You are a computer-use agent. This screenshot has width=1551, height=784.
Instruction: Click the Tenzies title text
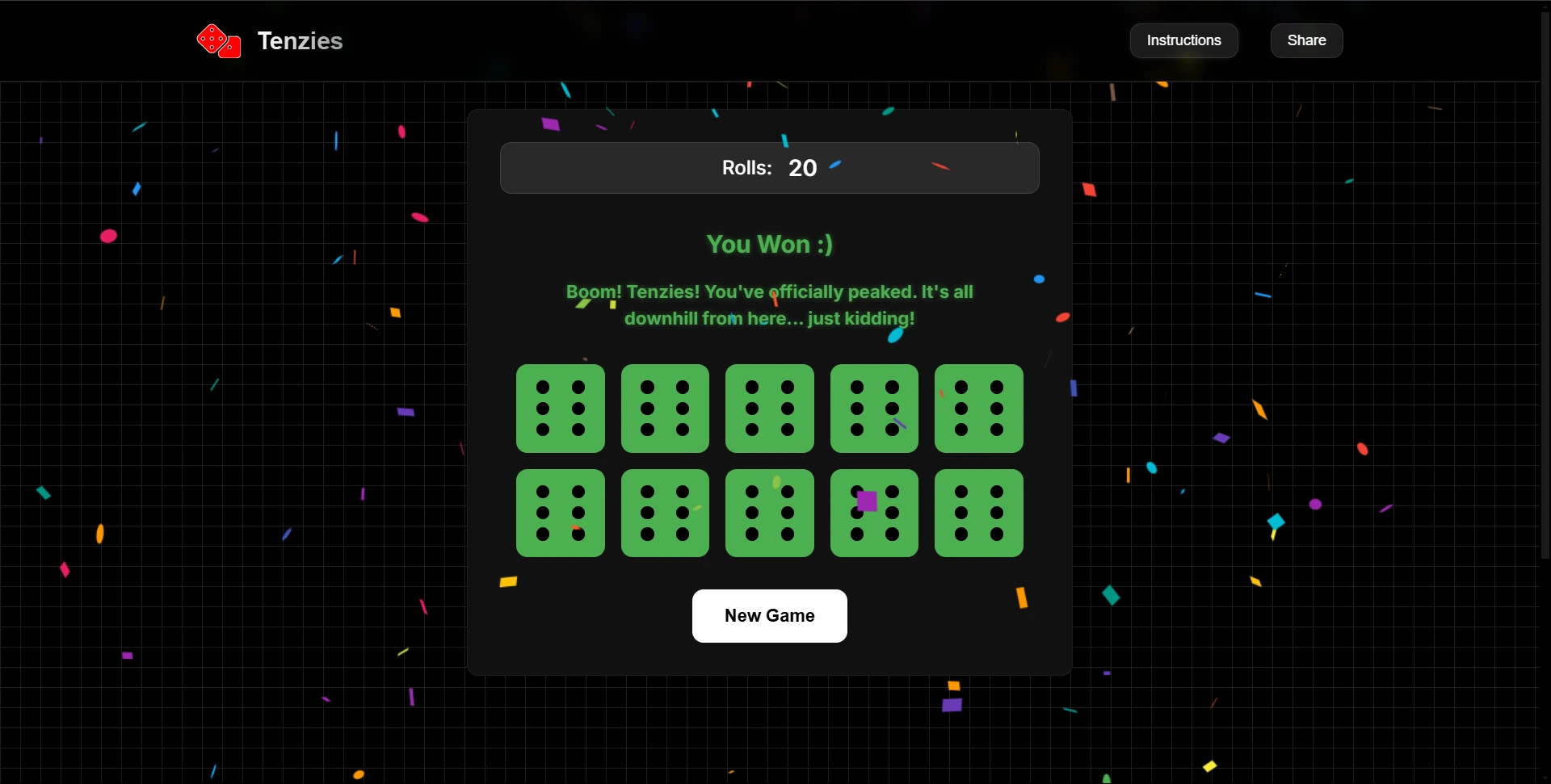click(300, 40)
